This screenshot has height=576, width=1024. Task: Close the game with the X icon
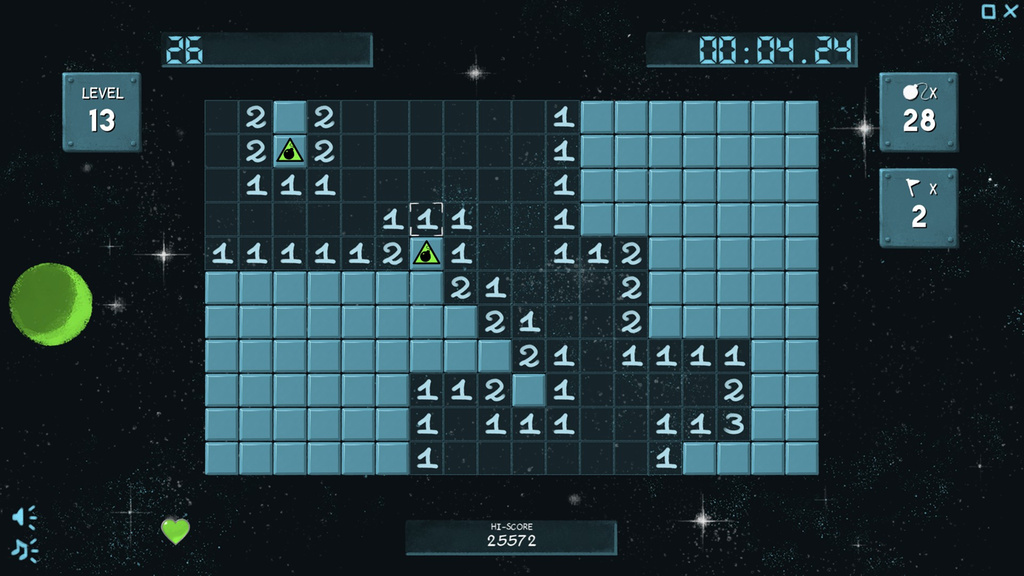1011,11
